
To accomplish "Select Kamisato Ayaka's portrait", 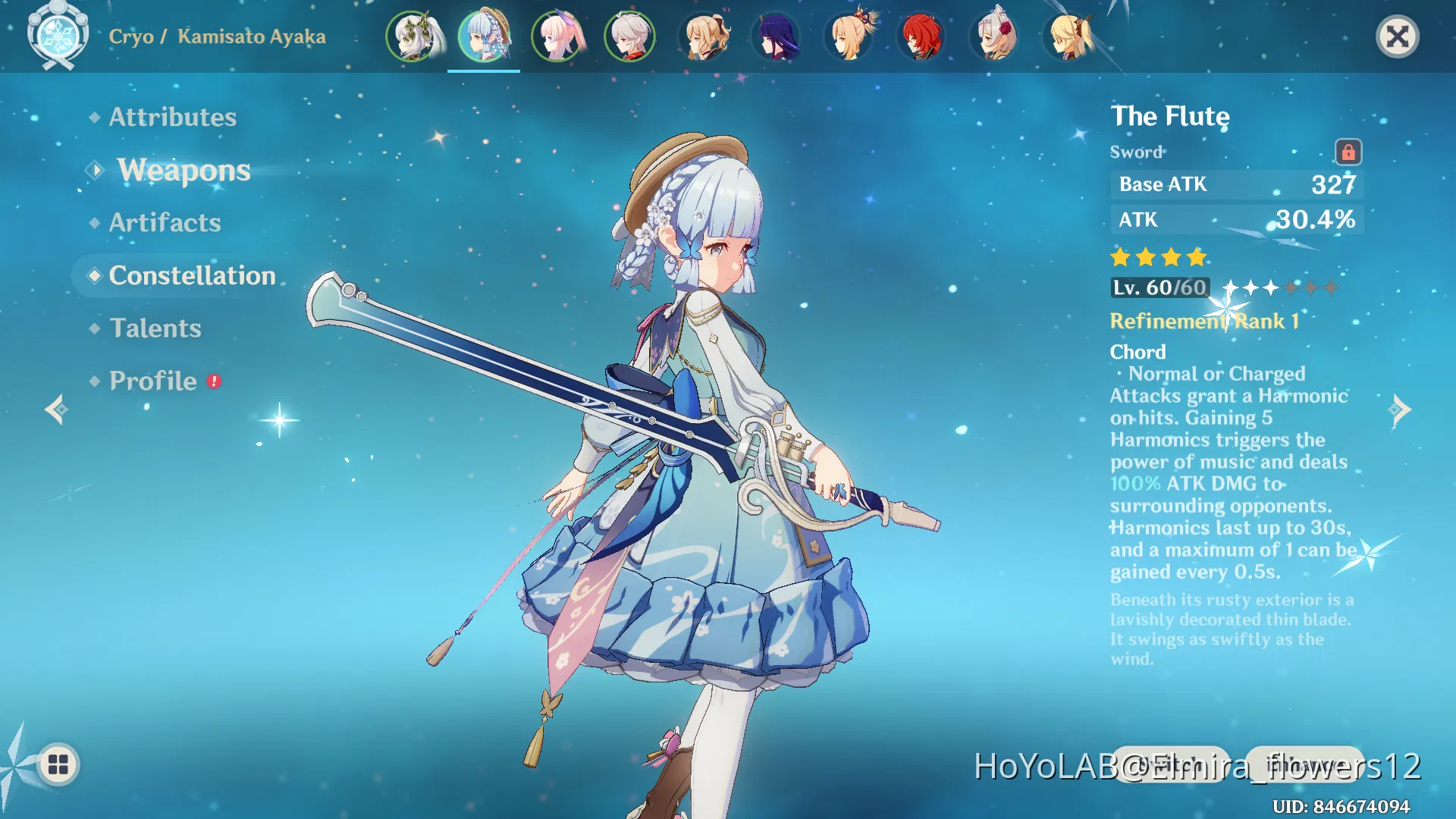I will pos(485,36).
